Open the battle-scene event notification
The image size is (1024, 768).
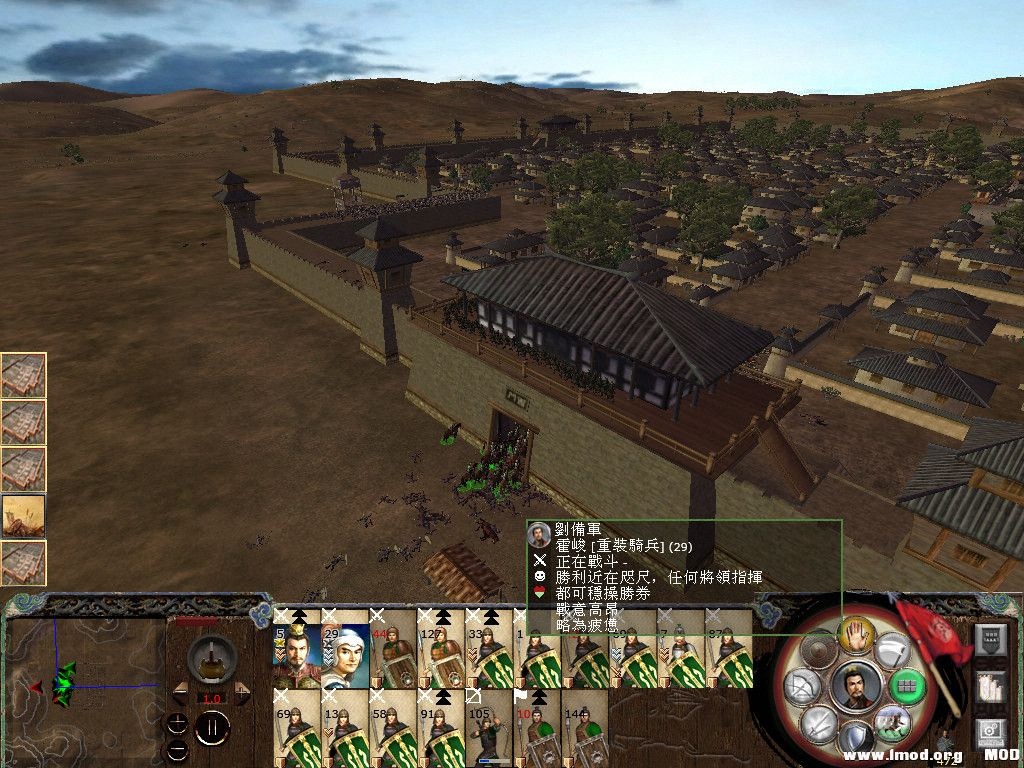(x=23, y=516)
